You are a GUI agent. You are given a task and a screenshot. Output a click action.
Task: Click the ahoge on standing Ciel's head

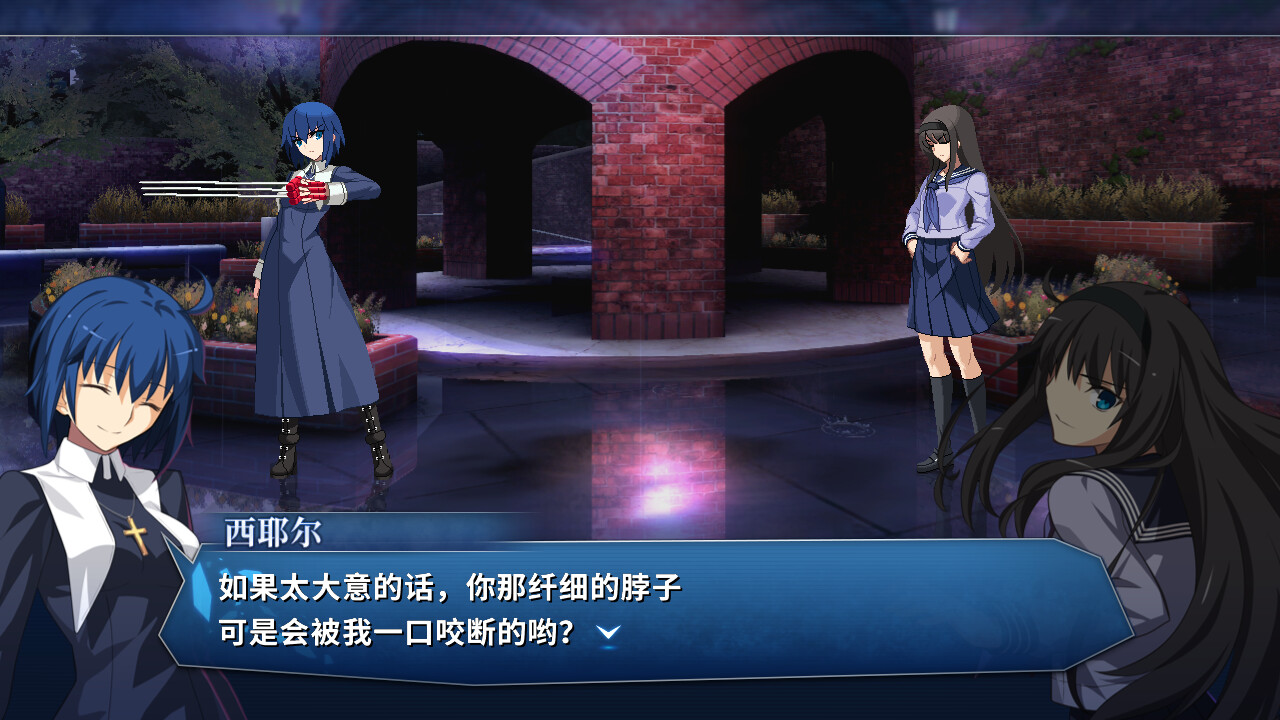click(200, 290)
